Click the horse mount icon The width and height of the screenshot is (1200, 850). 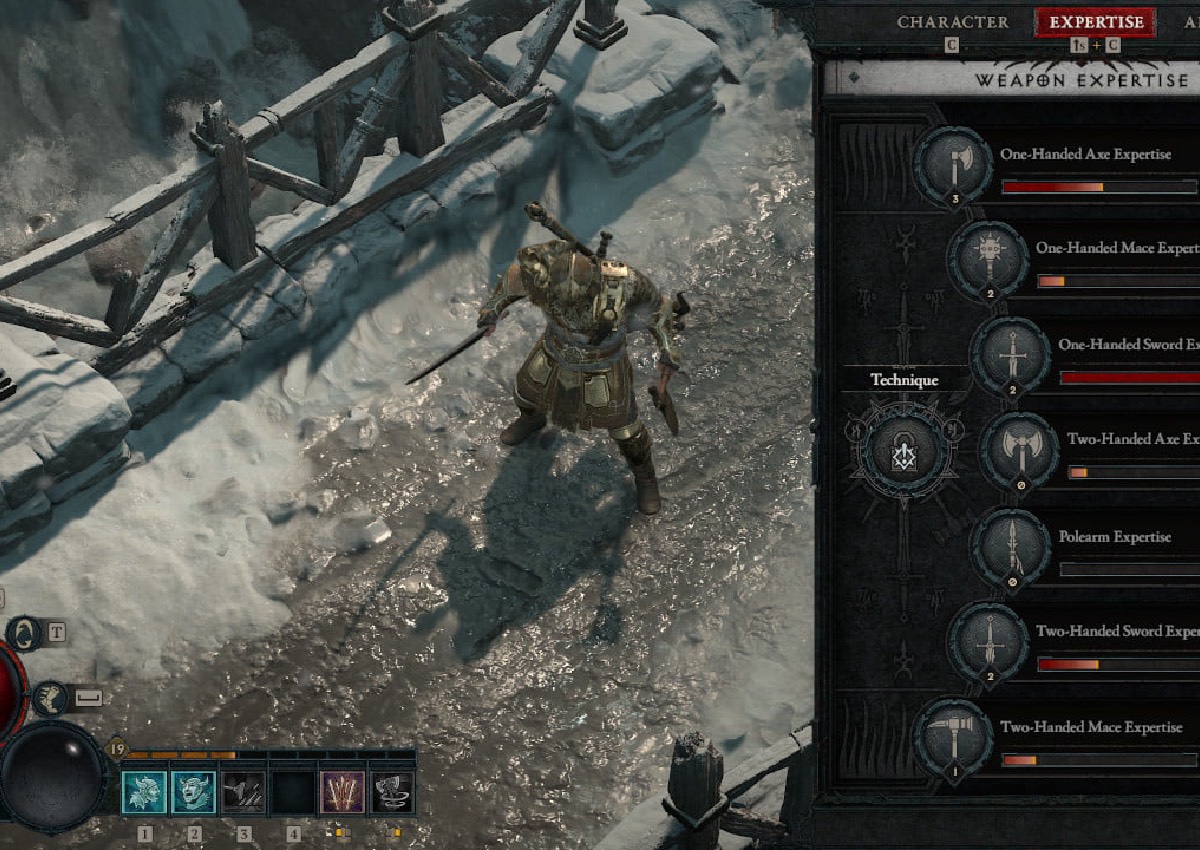point(24,633)
